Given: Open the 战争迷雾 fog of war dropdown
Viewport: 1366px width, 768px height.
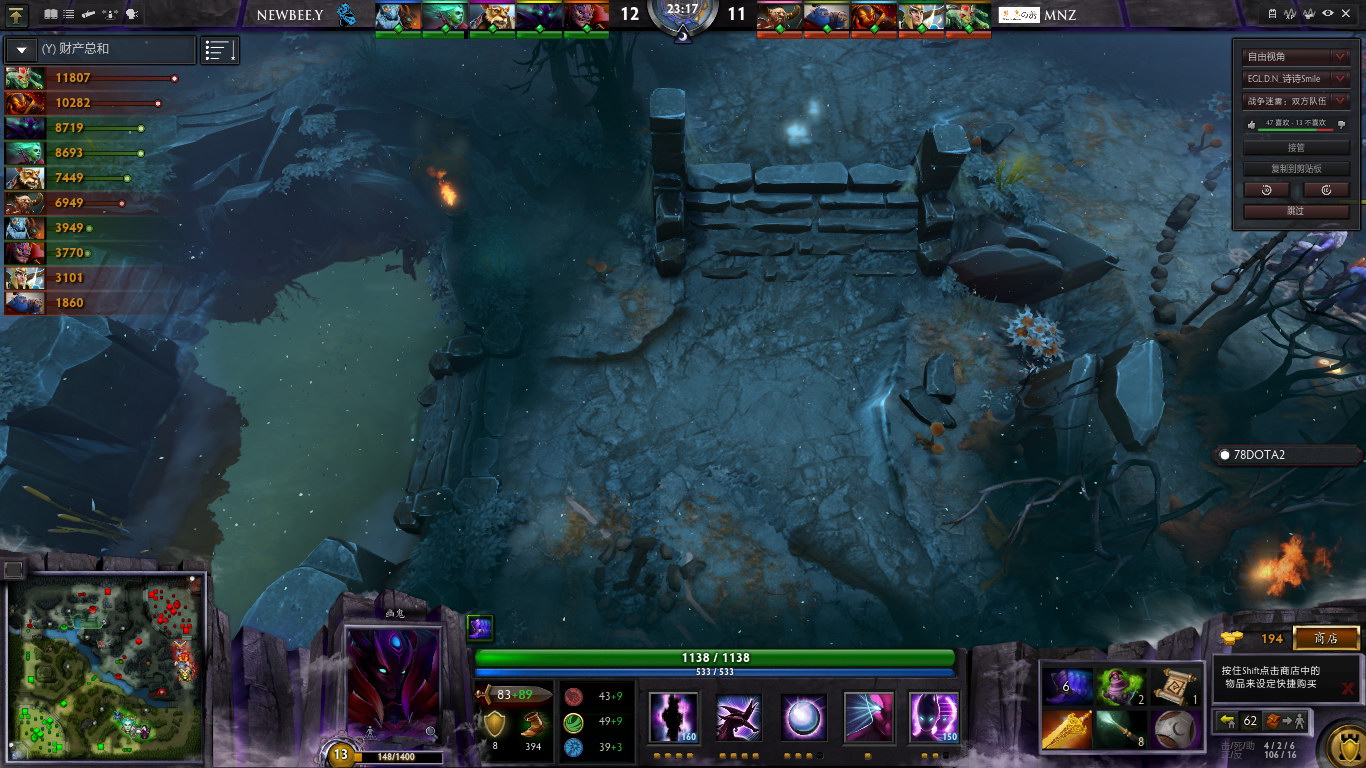Looking at the screenshot, I should click(x=1296, y=100).
